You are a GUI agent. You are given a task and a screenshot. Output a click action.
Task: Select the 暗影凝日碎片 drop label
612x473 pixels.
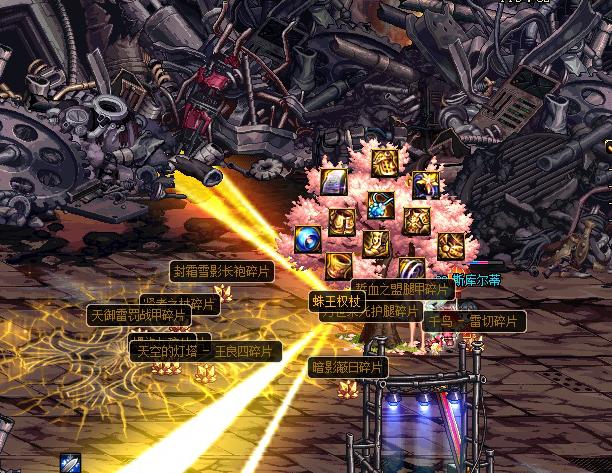347,367
